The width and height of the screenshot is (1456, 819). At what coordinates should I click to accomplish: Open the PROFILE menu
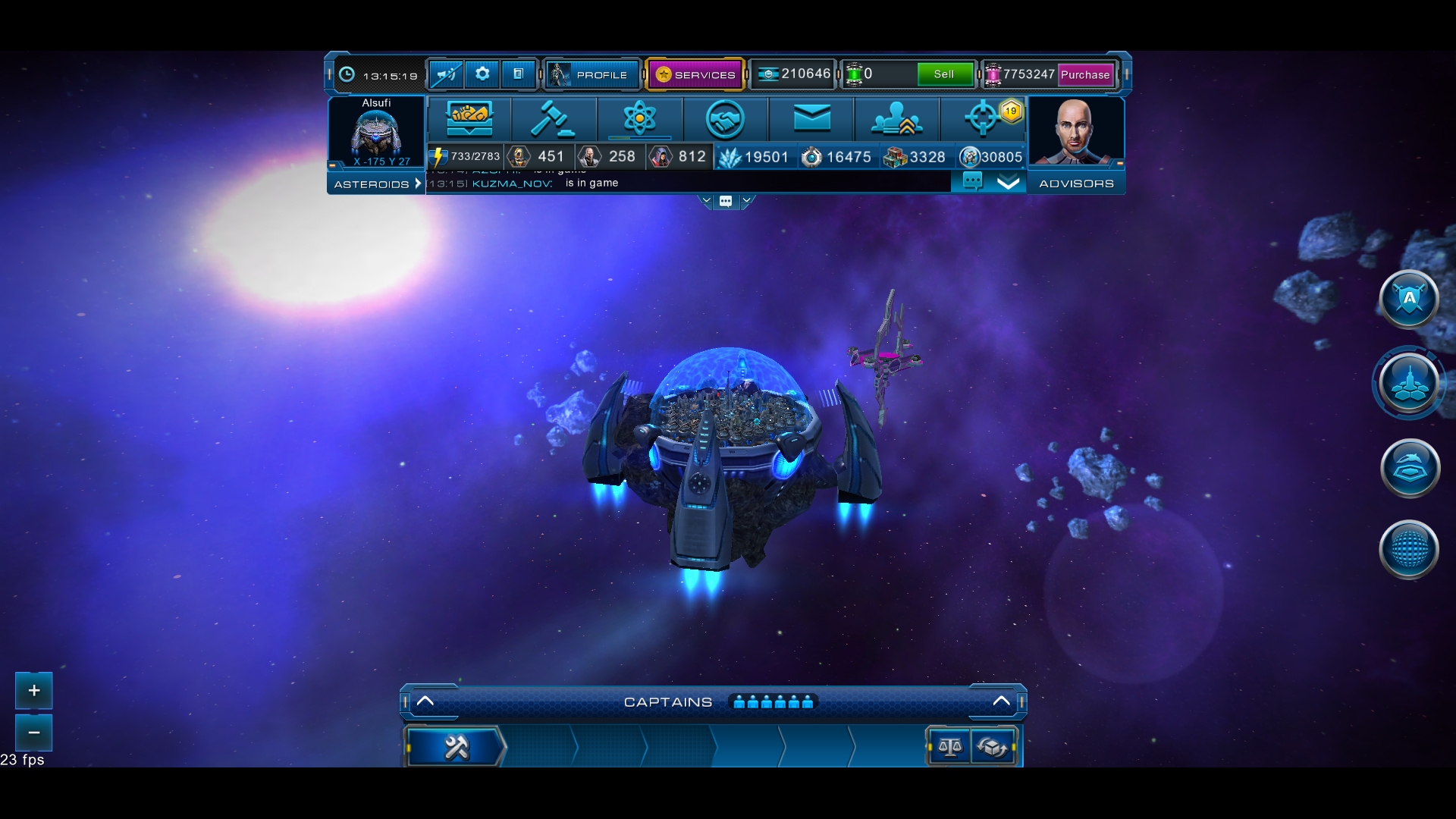coord(592,74)
